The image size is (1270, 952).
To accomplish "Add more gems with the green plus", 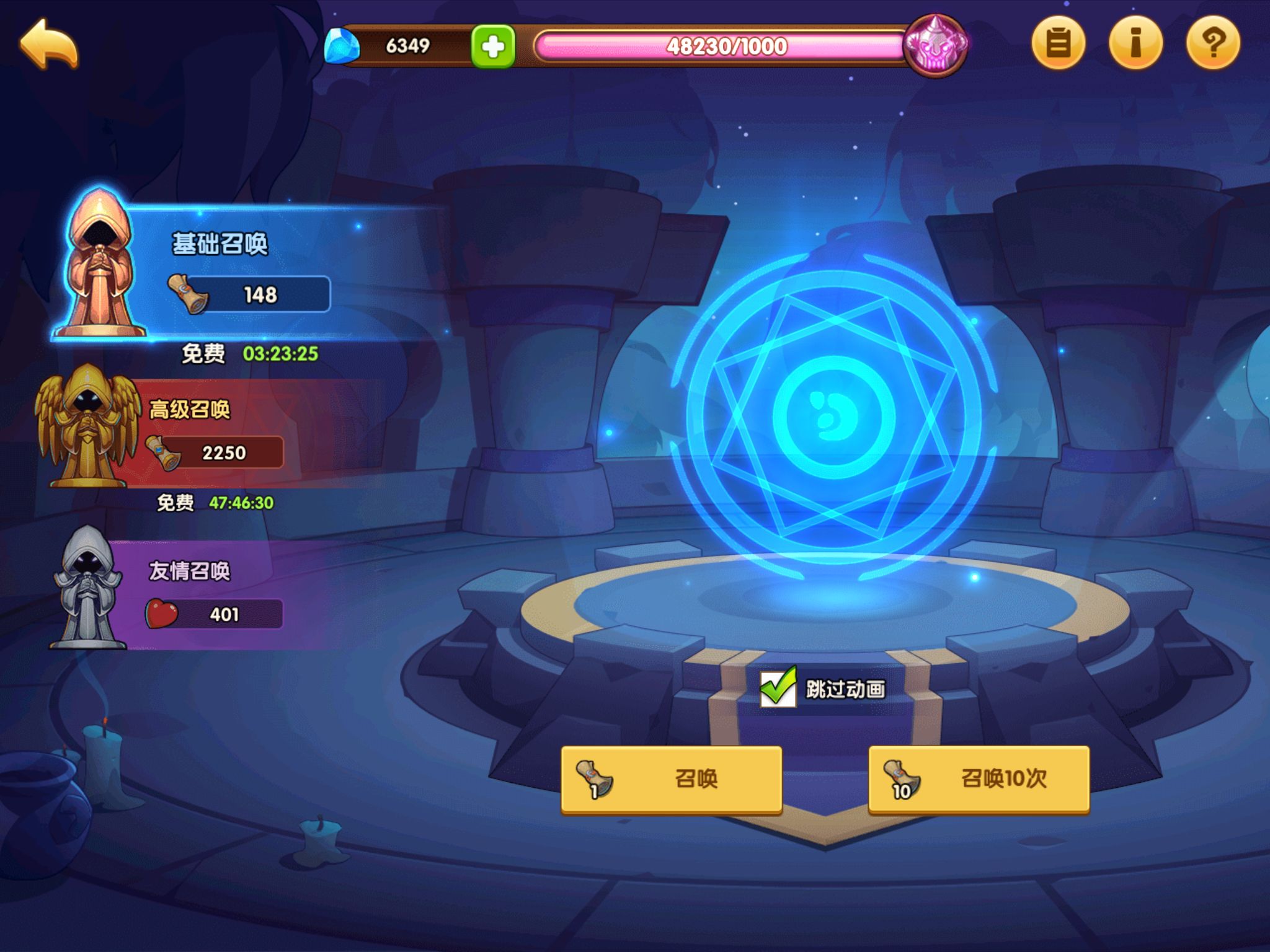I will pos(493,46).
